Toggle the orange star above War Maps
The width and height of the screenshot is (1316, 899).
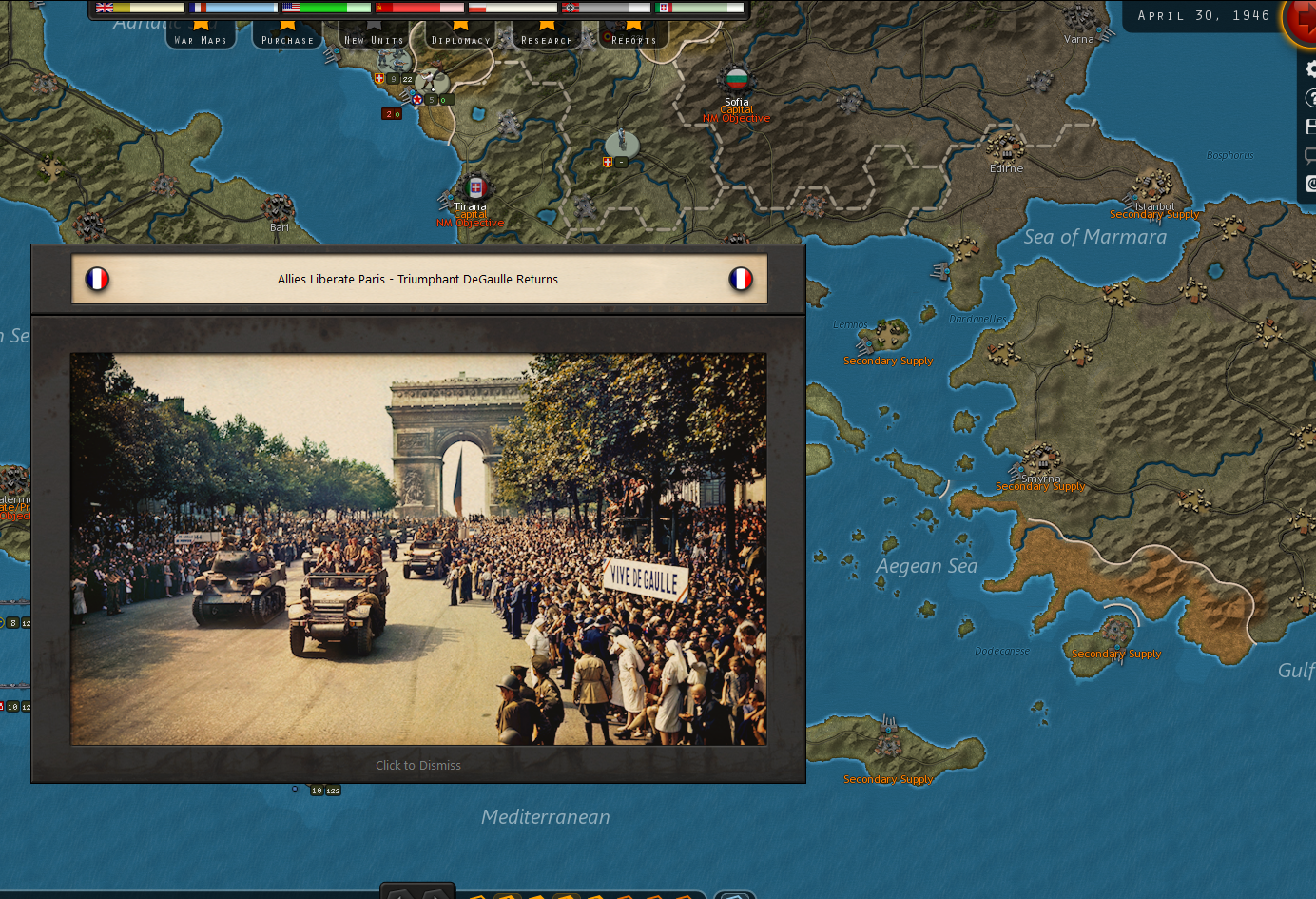coord(201,26)
